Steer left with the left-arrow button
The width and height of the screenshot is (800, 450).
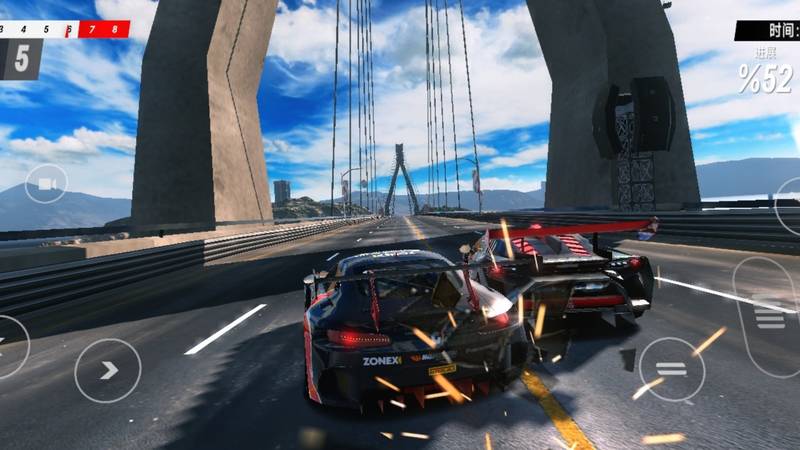pos(10,346)
